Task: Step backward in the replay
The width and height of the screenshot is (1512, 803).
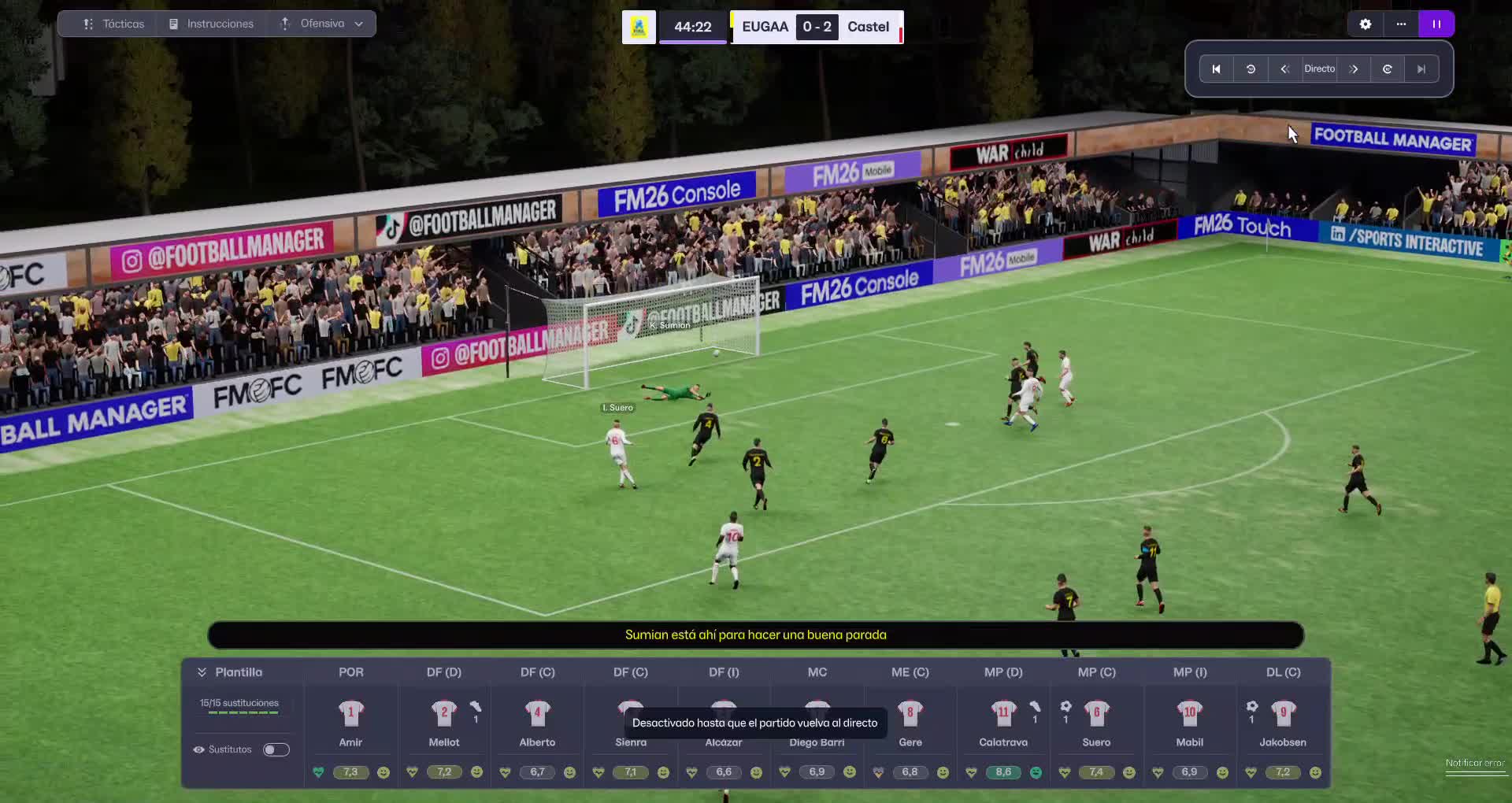Action: coord(1284,69)
